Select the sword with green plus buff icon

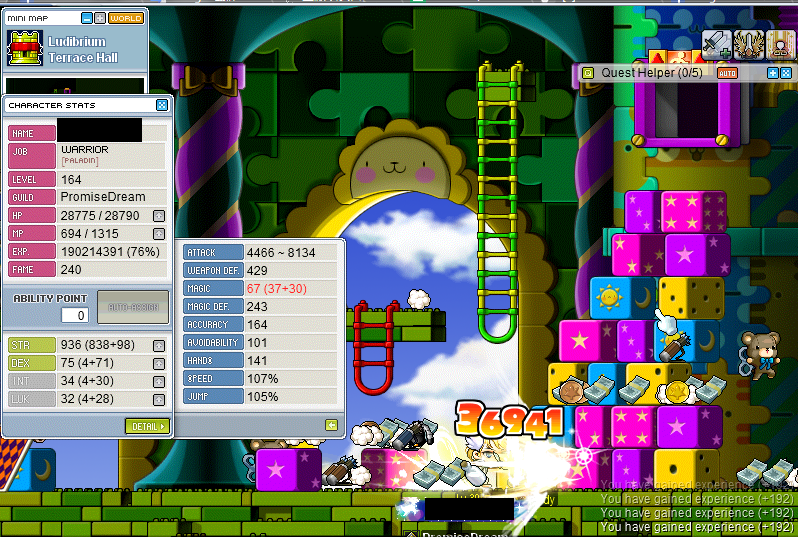[716, 43]
